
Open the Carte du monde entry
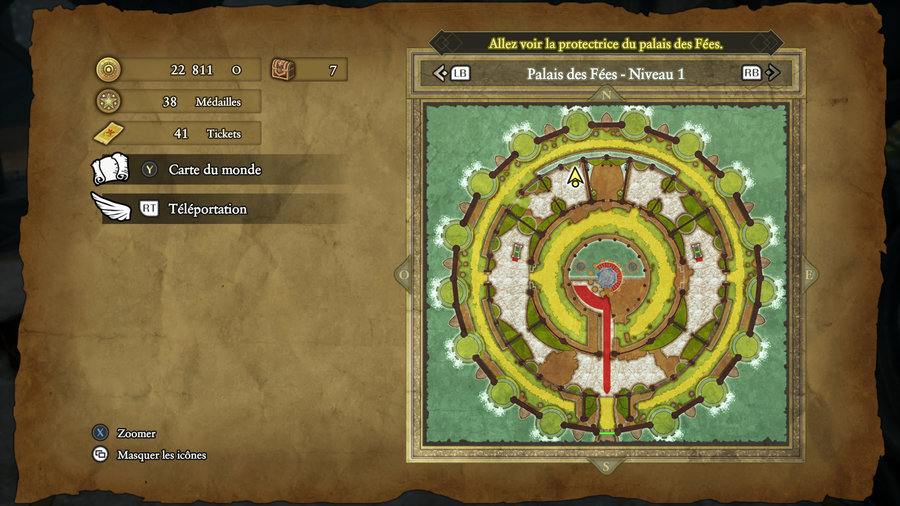(214, 170)
